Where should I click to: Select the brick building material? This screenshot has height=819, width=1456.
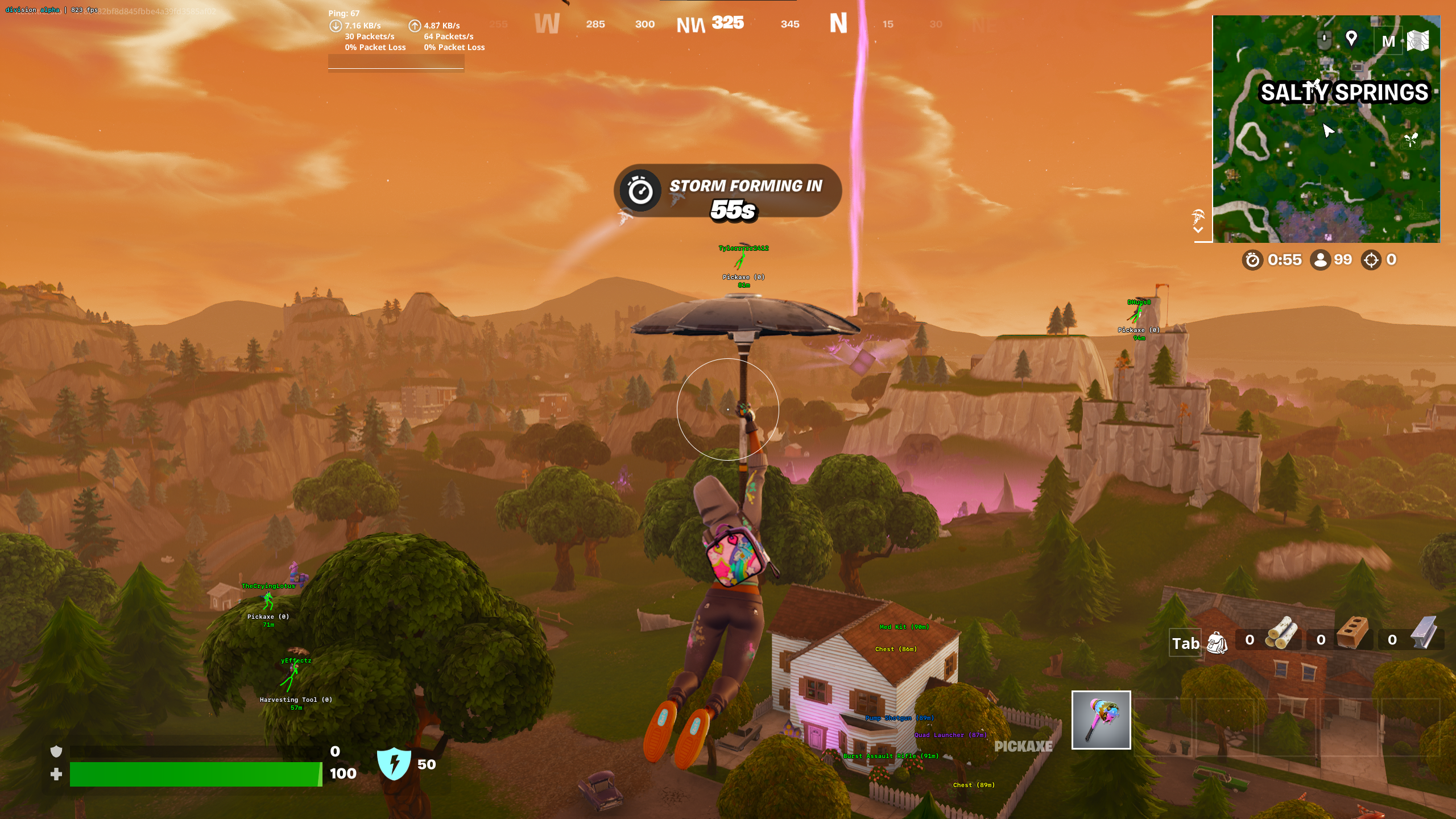tap(1352, 634)
